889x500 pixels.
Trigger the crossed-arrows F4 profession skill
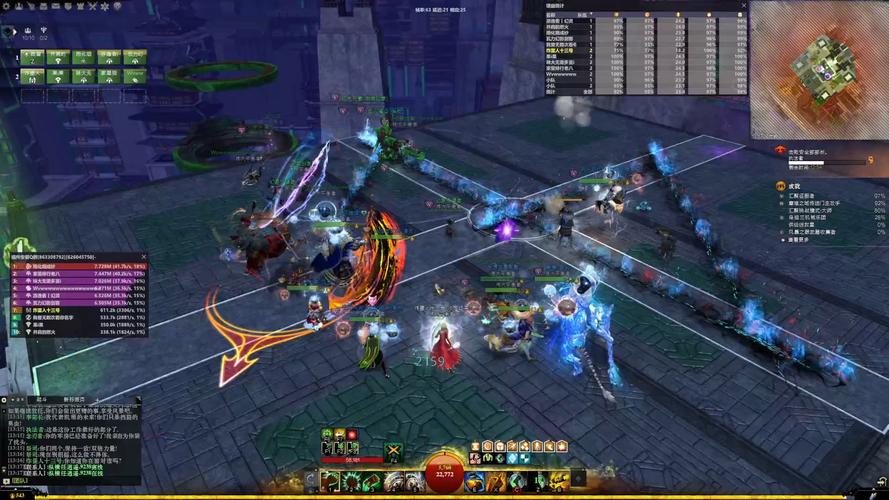(394, 452)
